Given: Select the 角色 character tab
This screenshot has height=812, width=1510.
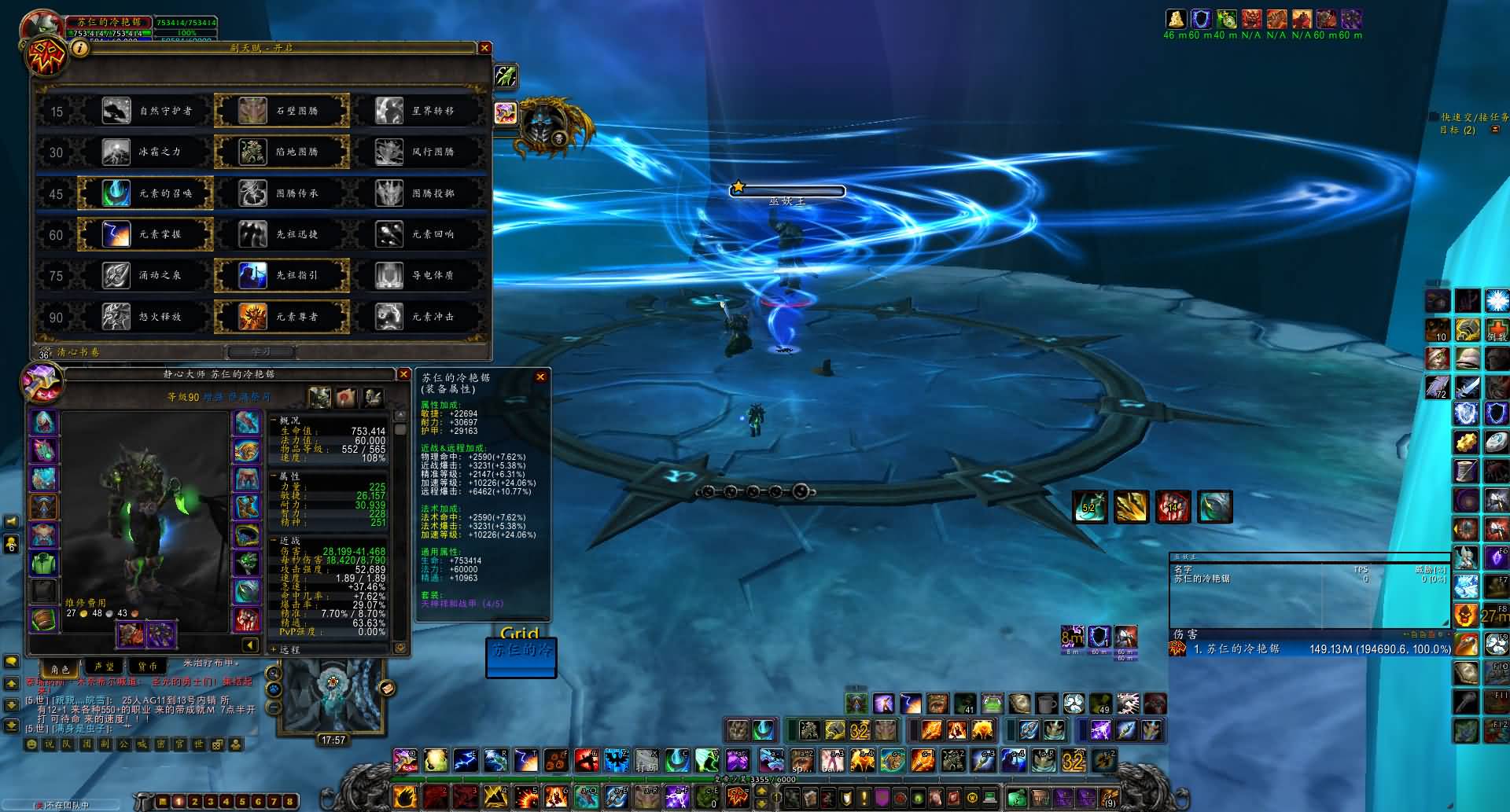Looking at the screenshot, I should (60, 668).
